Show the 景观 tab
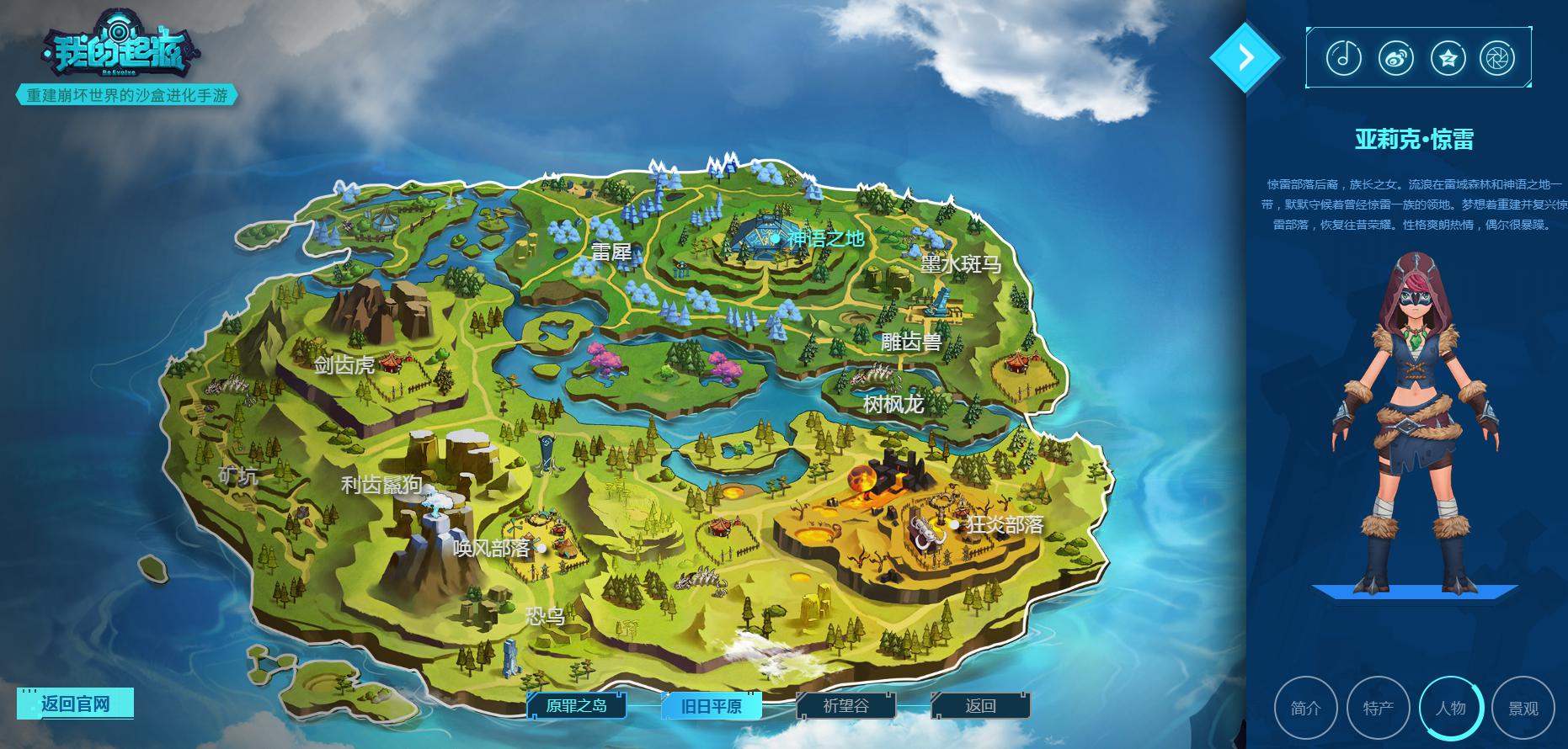This screenshot has width=1568, height=749. [x=1523, y=709]
